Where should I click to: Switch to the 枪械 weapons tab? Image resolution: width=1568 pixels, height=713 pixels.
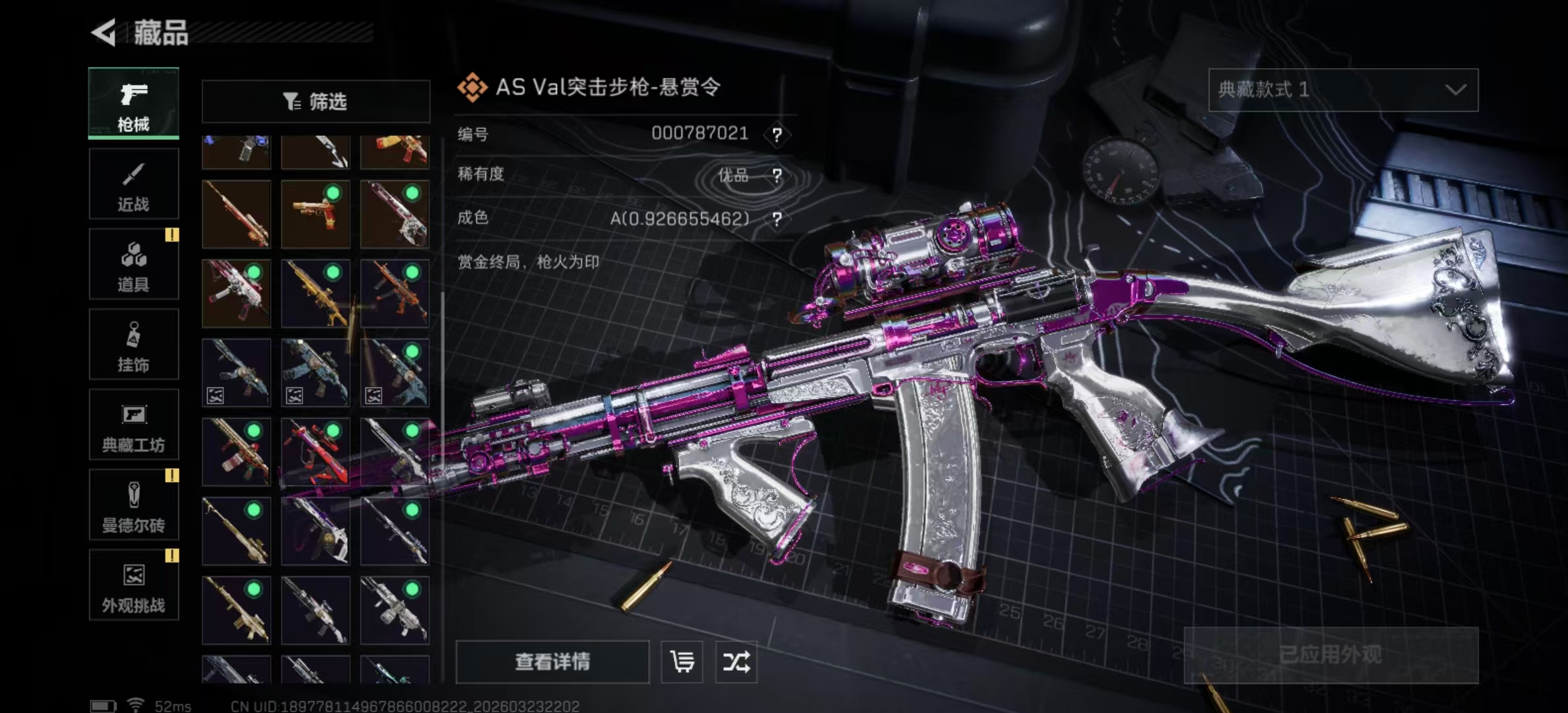click(x=133, y=104)
